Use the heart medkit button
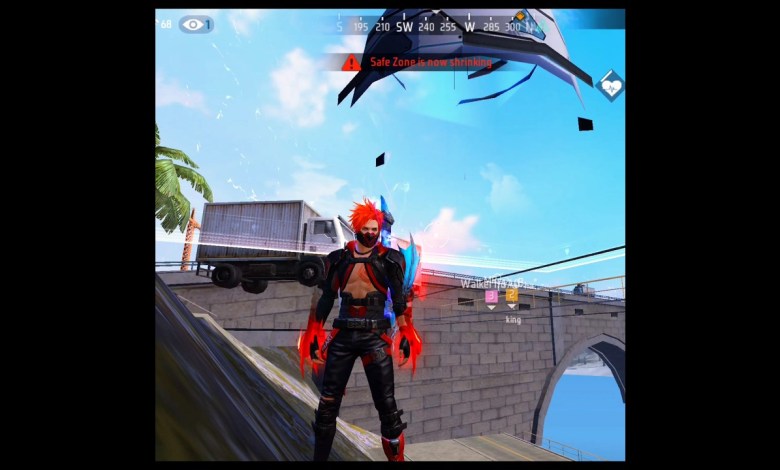 coord(609,87)
